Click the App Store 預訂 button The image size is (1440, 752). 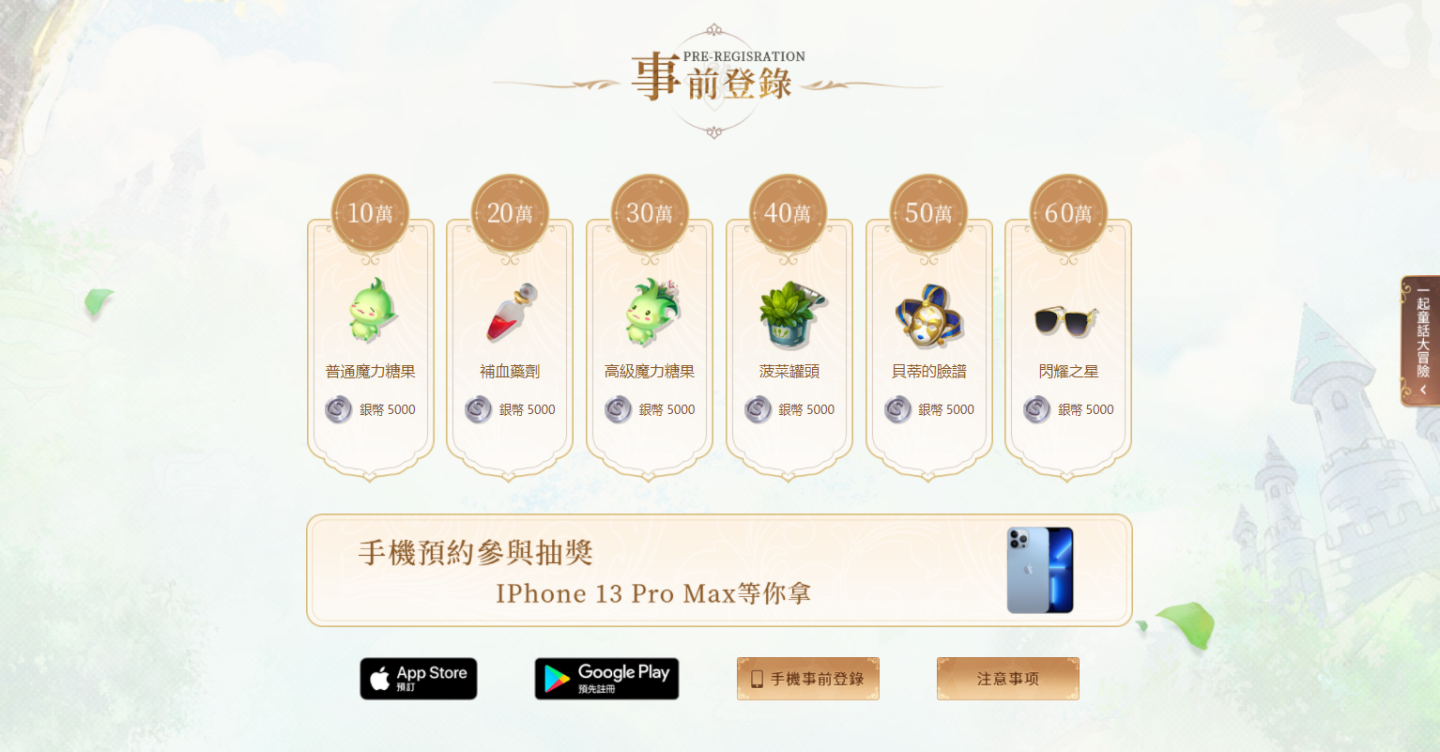click(417, 678)
